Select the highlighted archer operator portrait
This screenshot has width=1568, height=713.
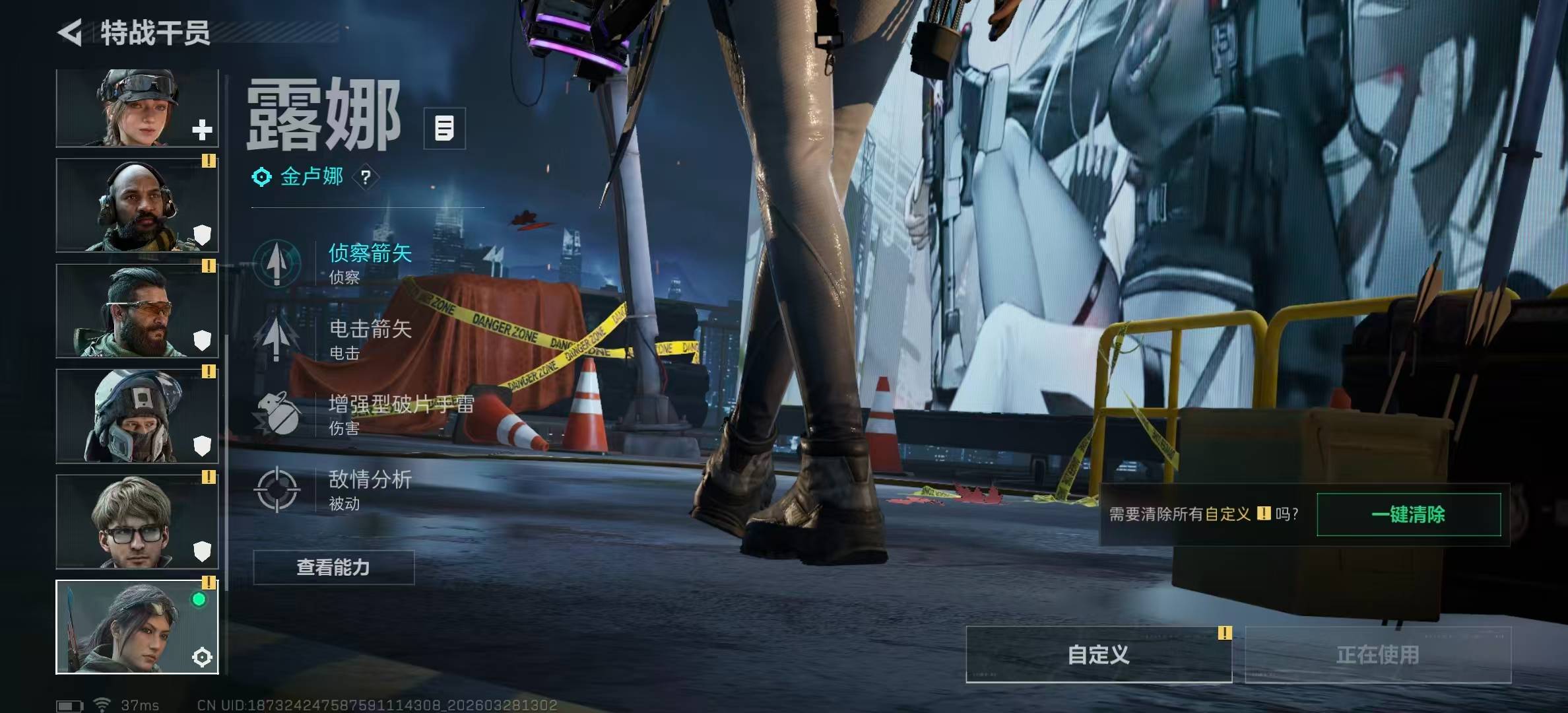click(x=137, y=627)
